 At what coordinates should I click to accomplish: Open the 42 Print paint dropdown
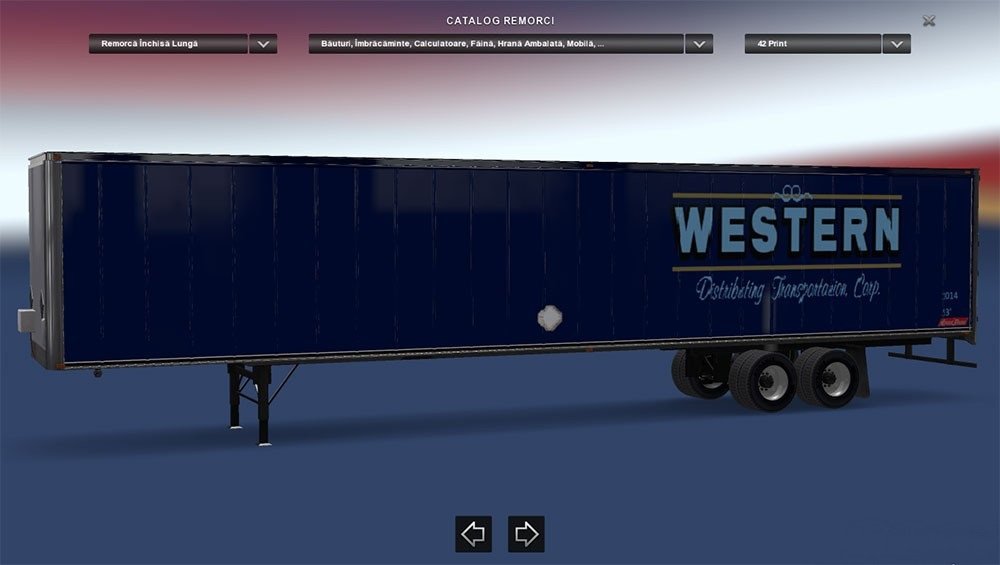pyautogui.click(x=896, y=44)
